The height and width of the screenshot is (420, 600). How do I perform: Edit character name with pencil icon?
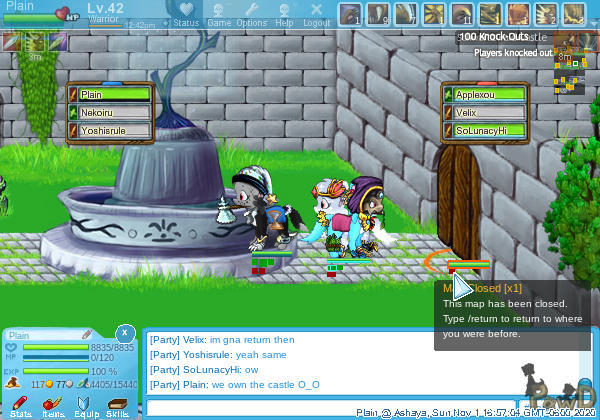[x=88, y=334]
